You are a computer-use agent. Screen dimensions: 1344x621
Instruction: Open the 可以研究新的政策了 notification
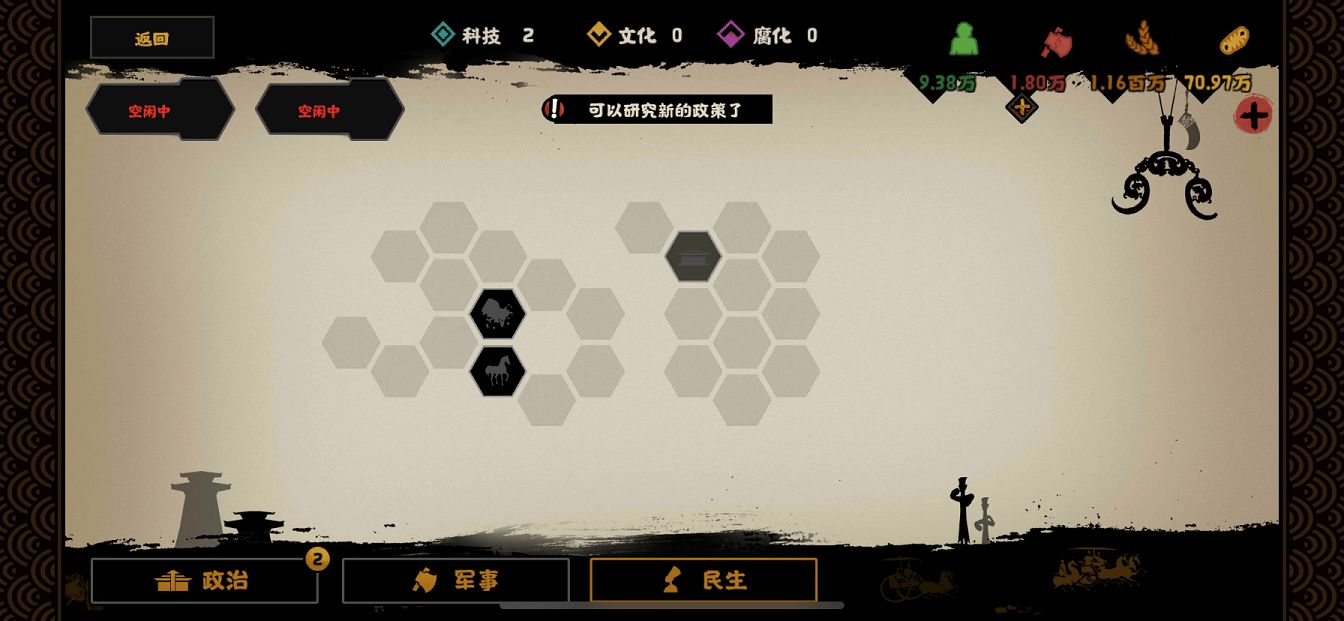pyautogui.click(x=658, y=110)
